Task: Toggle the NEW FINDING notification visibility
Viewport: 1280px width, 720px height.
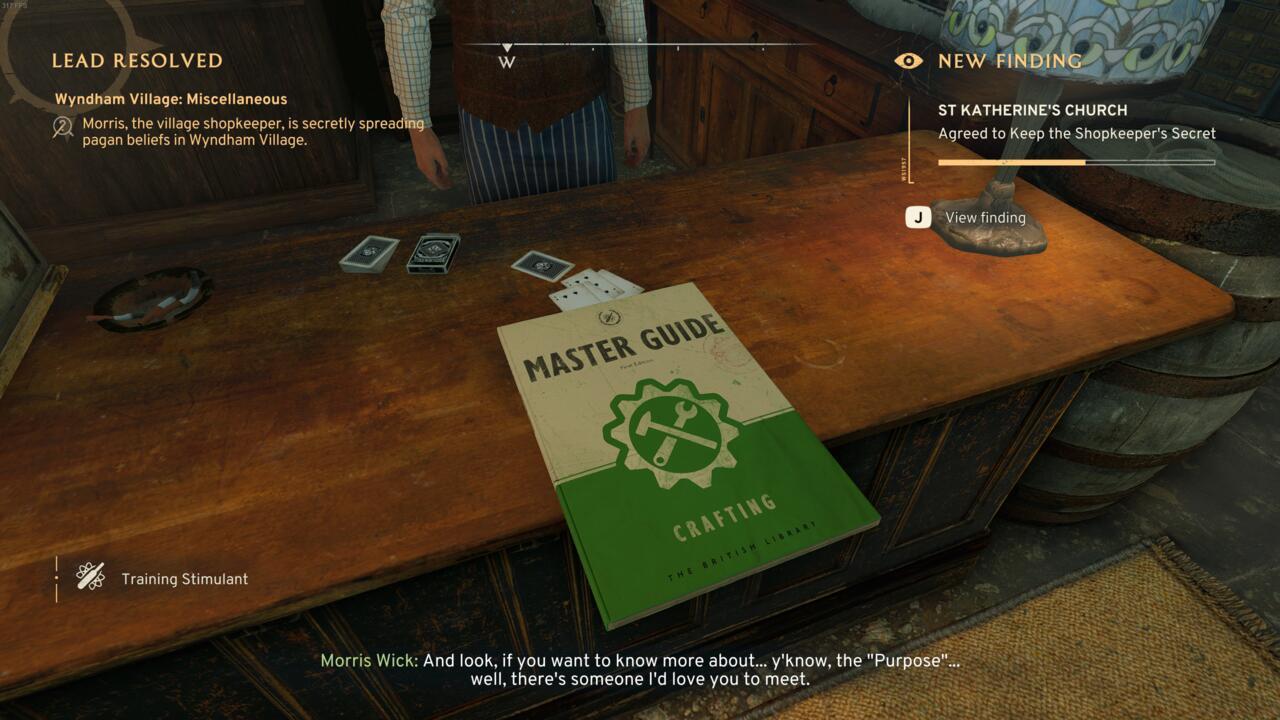Action: [x=908, y=60]
